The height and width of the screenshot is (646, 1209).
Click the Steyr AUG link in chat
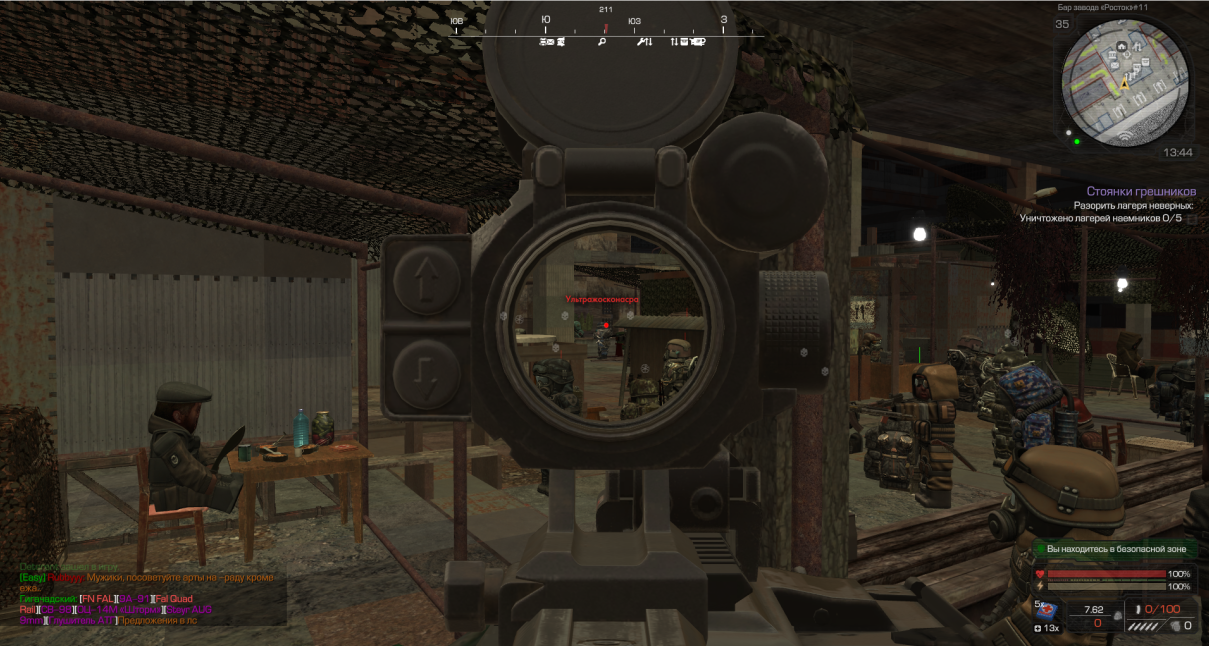(189, 609)
